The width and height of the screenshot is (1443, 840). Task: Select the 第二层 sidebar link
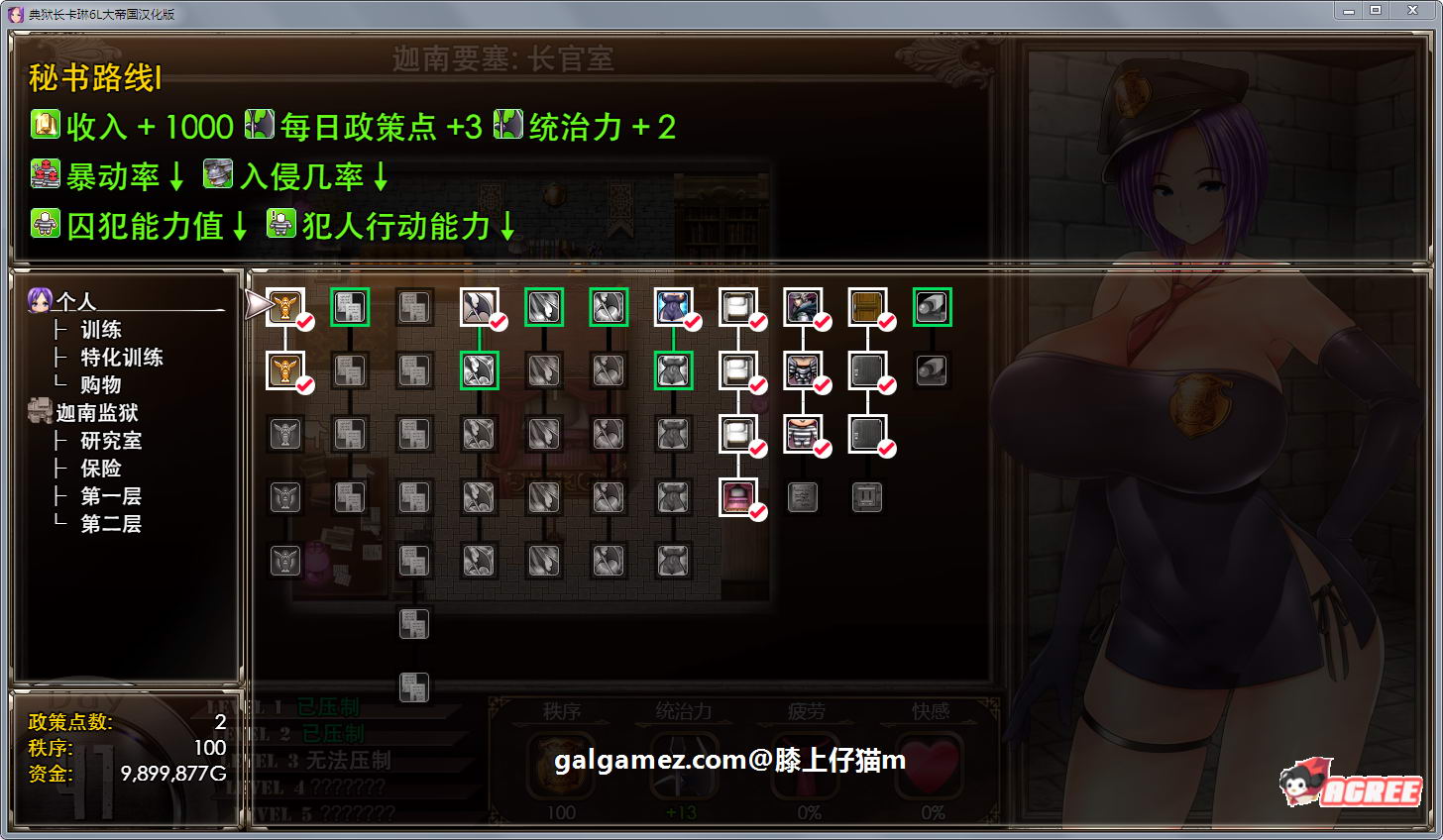point(112,523)
